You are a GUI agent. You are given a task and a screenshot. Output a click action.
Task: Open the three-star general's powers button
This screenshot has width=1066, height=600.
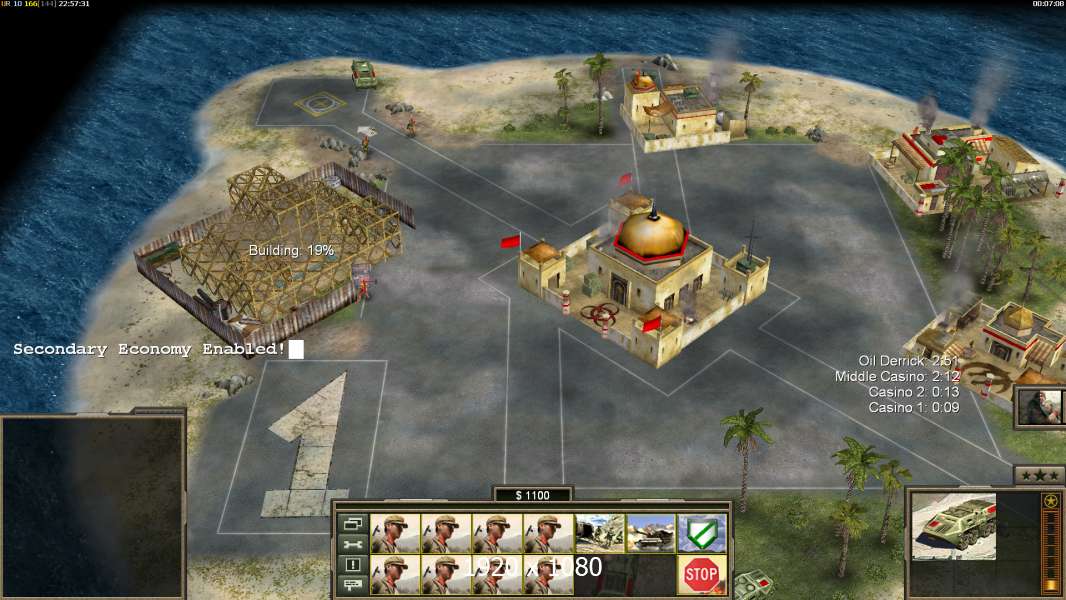point(1039,475)
